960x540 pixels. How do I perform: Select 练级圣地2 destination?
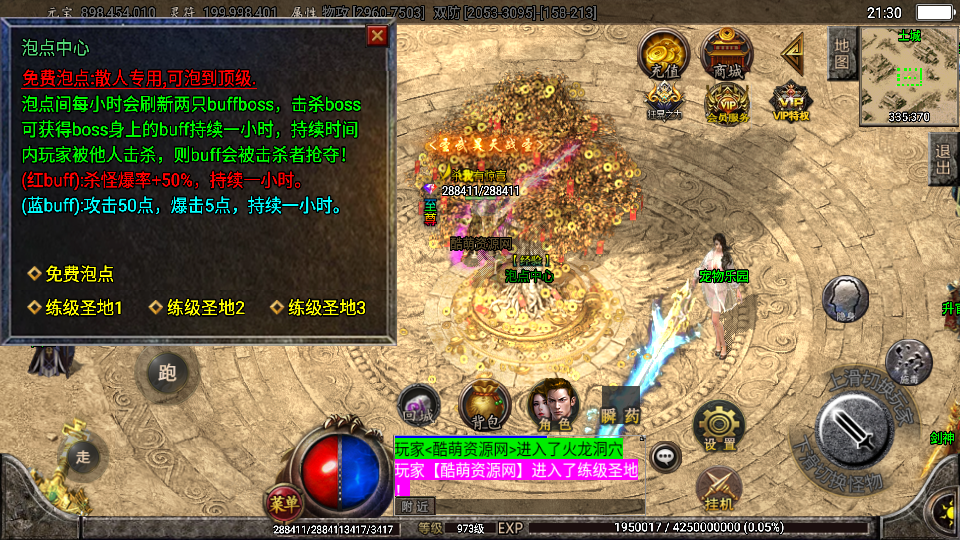(x=205, y=308)
